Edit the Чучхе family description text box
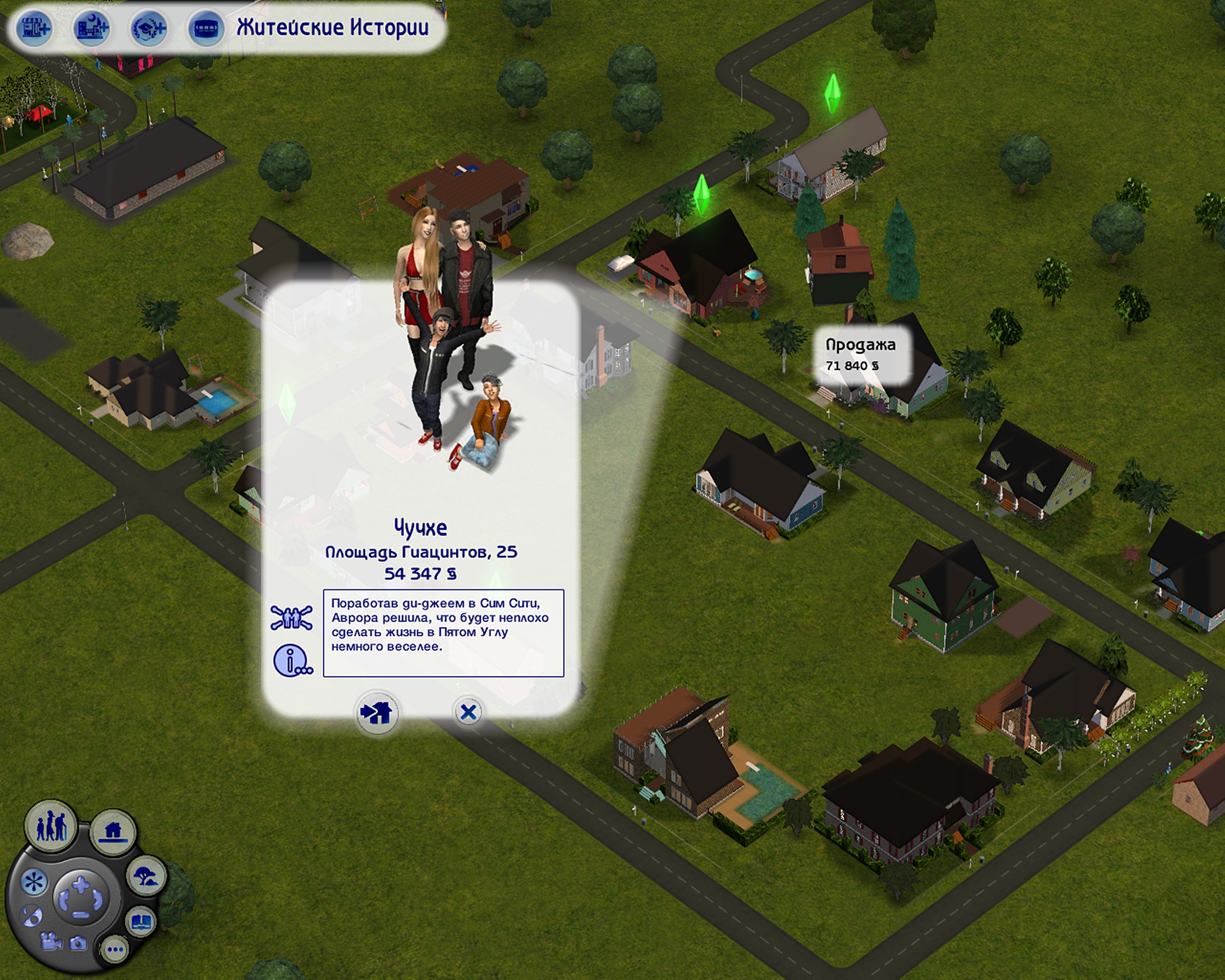 (443, 633)
